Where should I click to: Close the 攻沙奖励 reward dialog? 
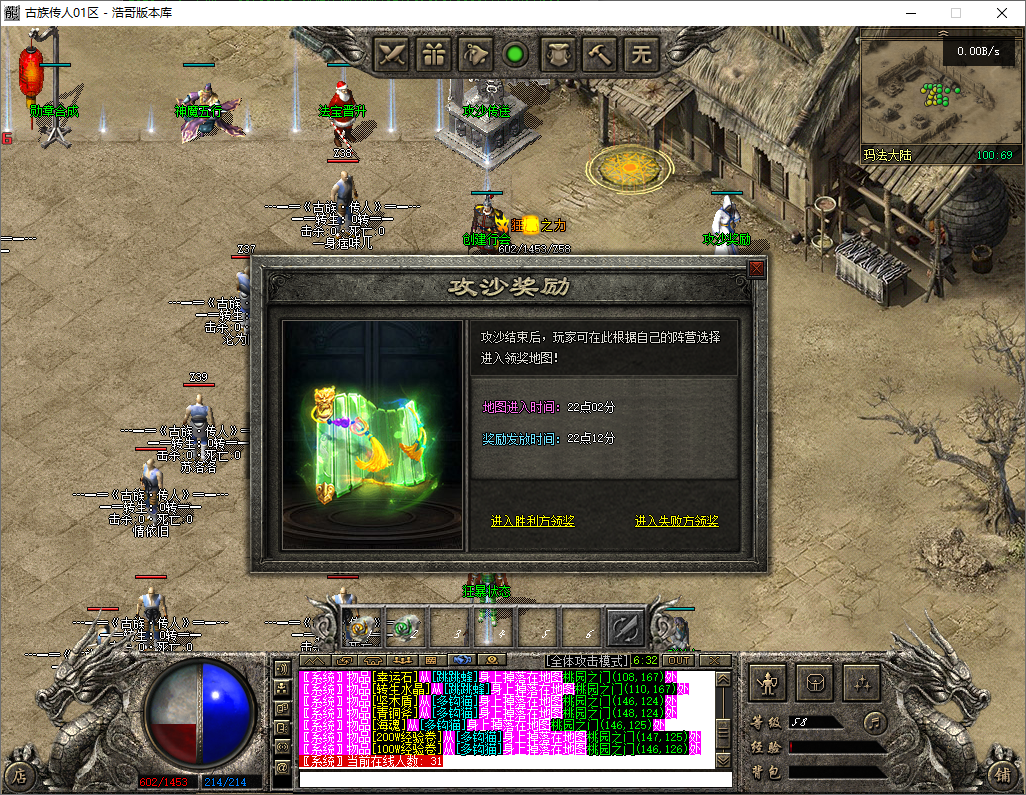pos(756,268)
